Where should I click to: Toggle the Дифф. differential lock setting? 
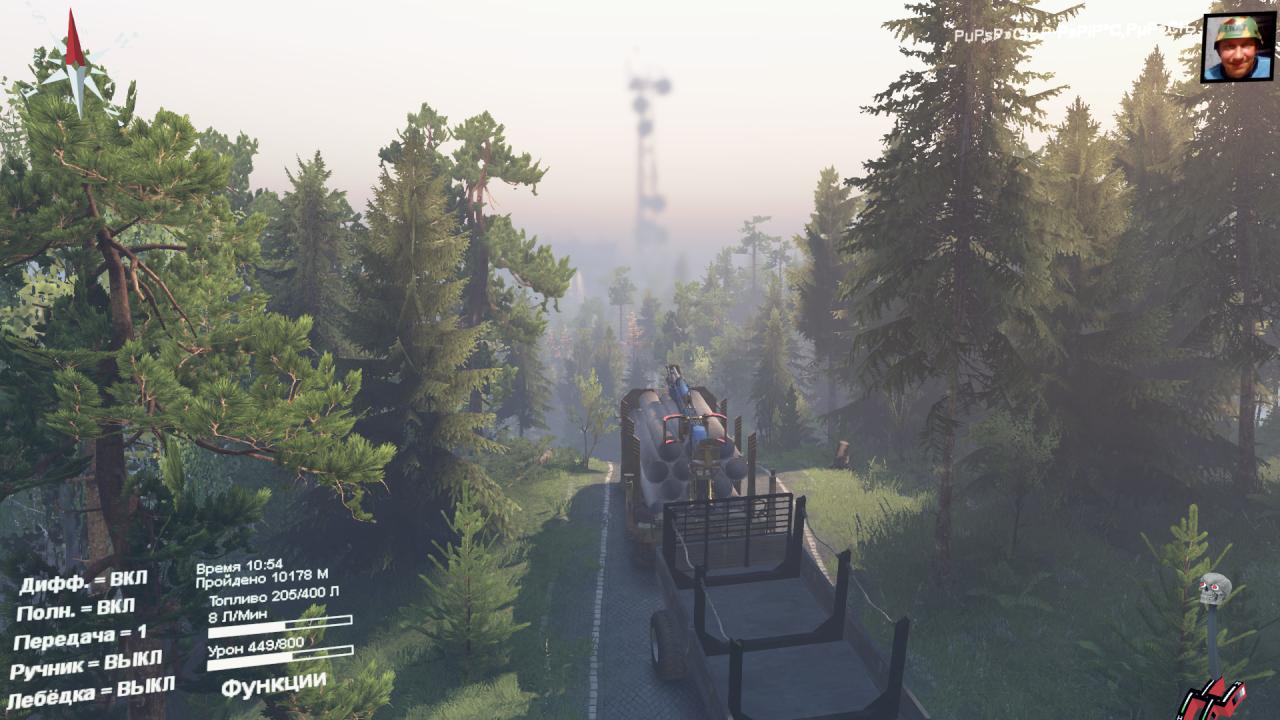82,580
